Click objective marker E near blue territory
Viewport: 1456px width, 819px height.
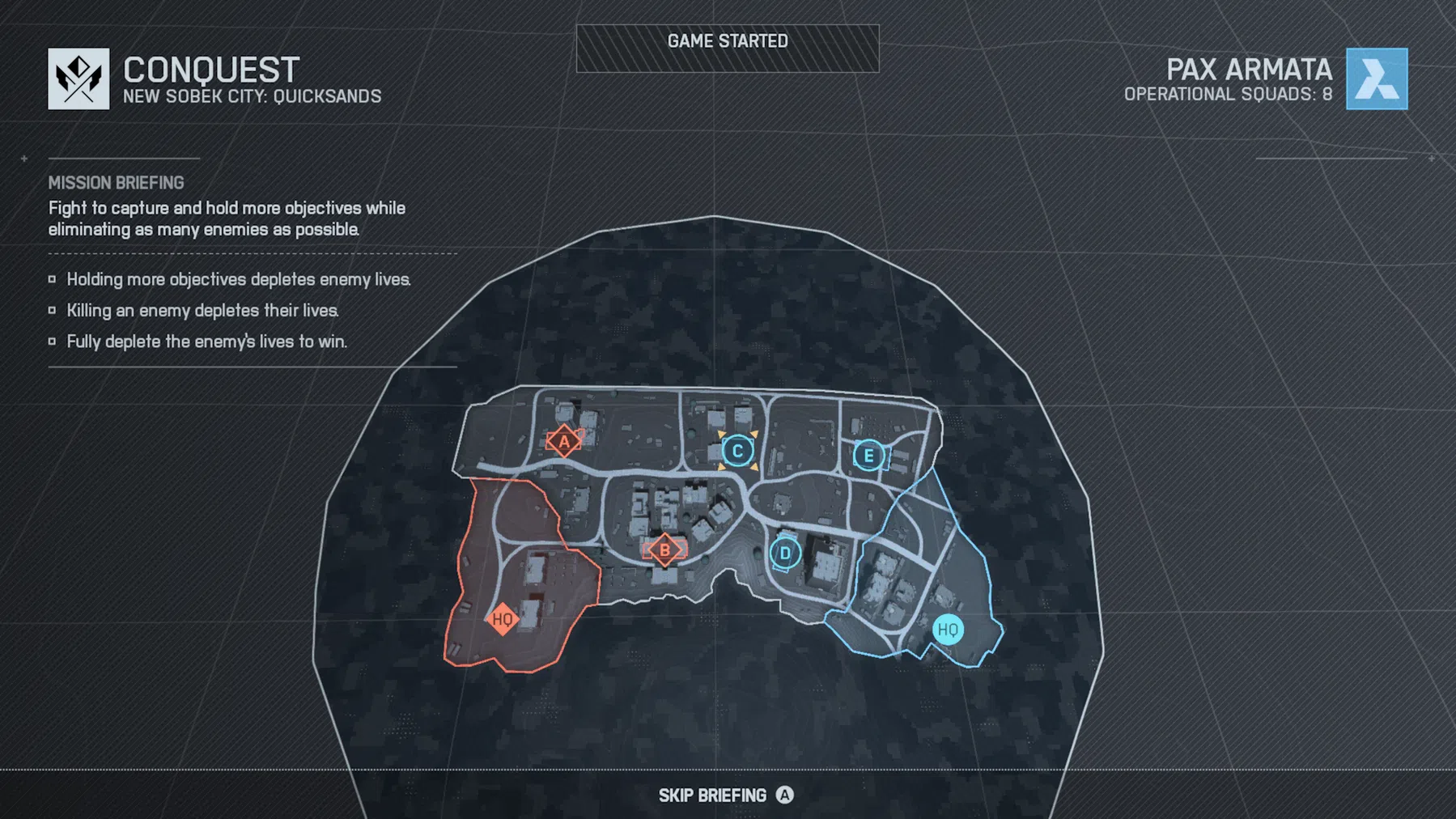(868, 456)
